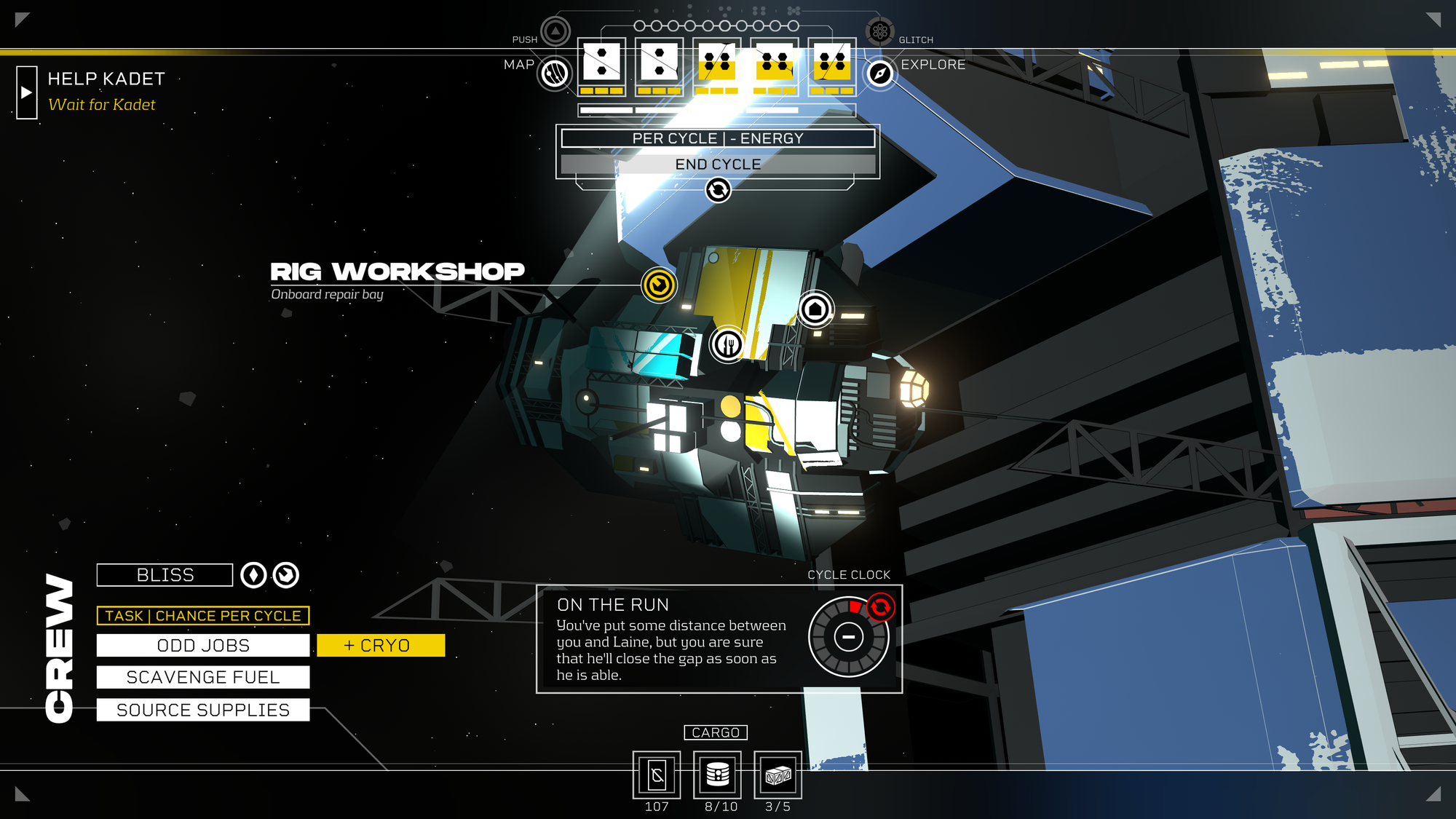
Task: Switch to the Map screen
Action: [554, 75]
